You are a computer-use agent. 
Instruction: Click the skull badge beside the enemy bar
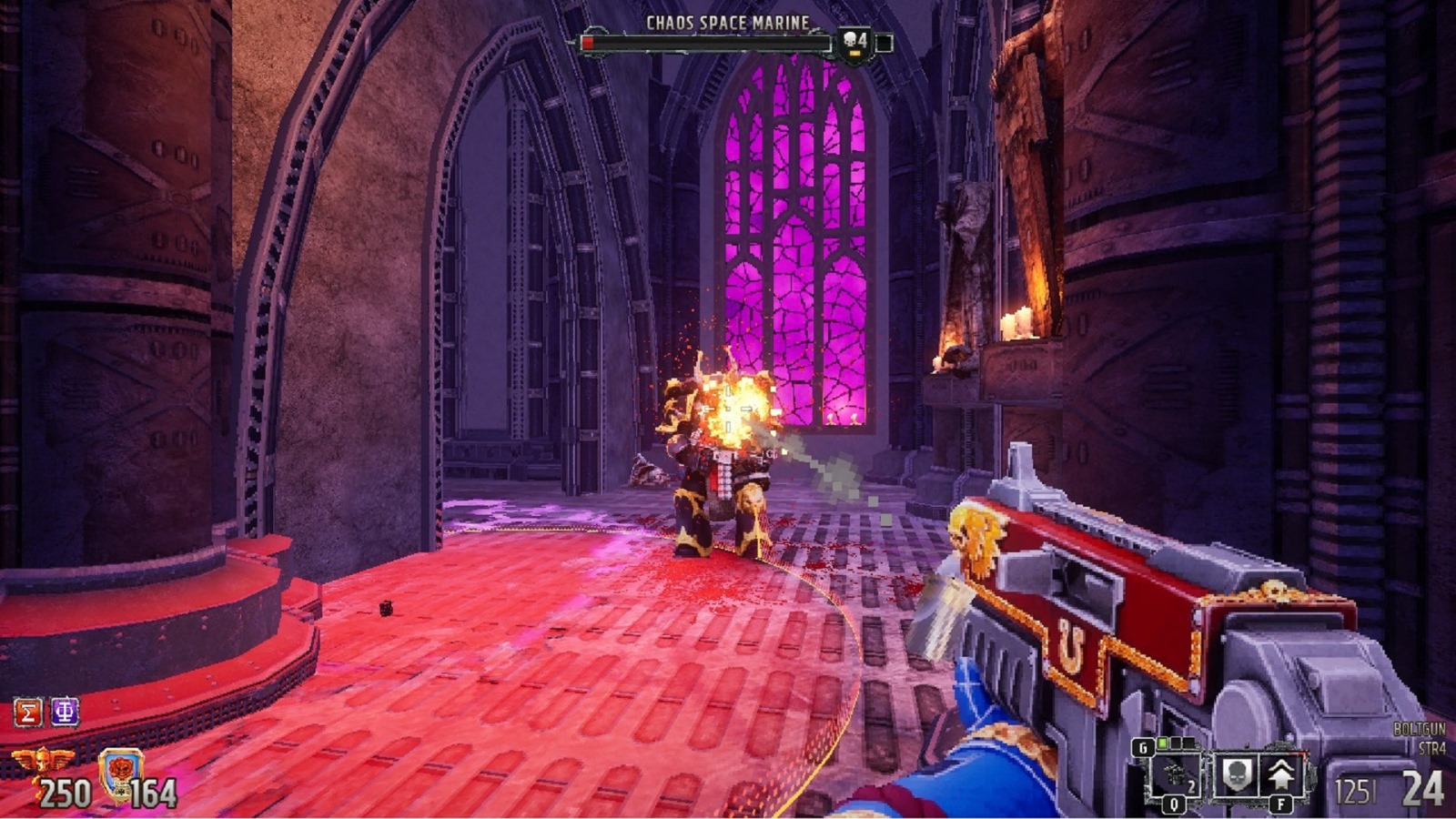pyautogui.click(x=854, y=42)
